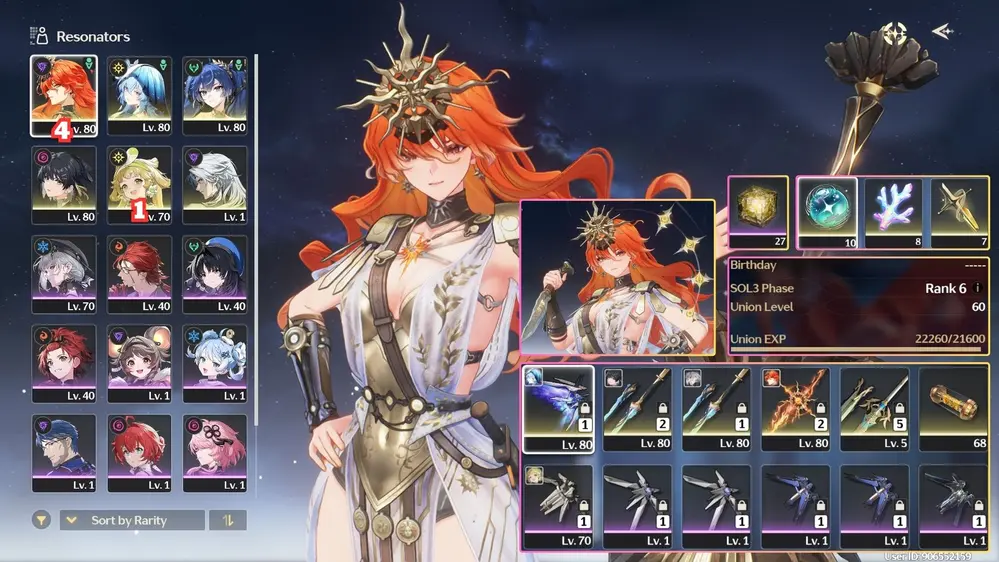The image size is (999, 562).
Task: Click the round yellow filter button
Action: [x=41, y=520]
